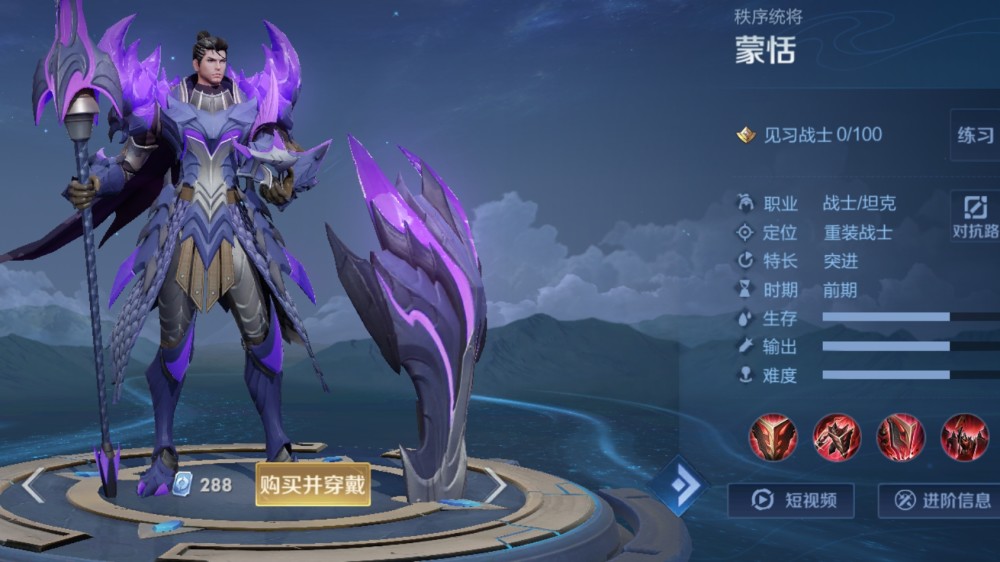1000x562 pixels.
Task: Select the red shield skill icon
Action: pos(773,437)
